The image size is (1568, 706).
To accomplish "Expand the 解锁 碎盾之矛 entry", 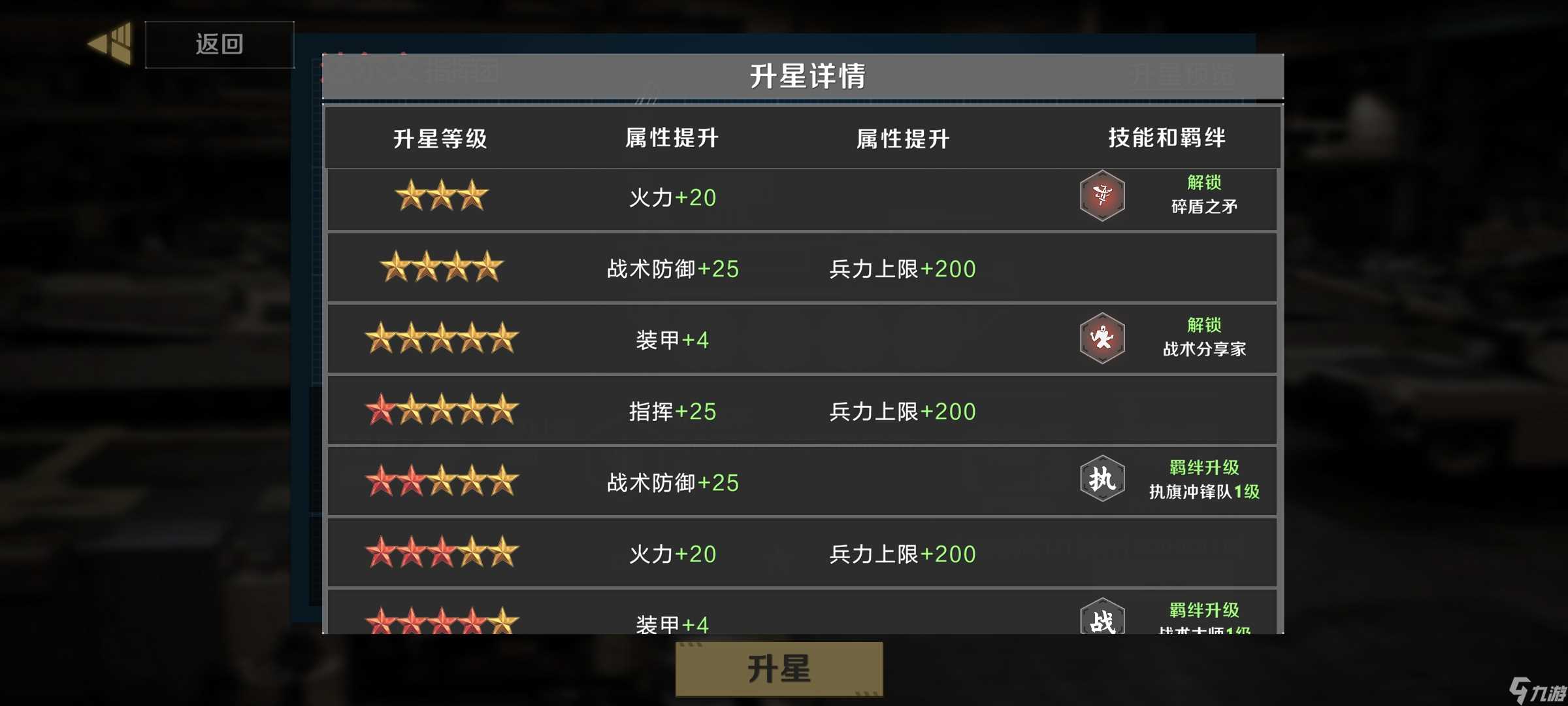I will click(x=1203, y=195).
